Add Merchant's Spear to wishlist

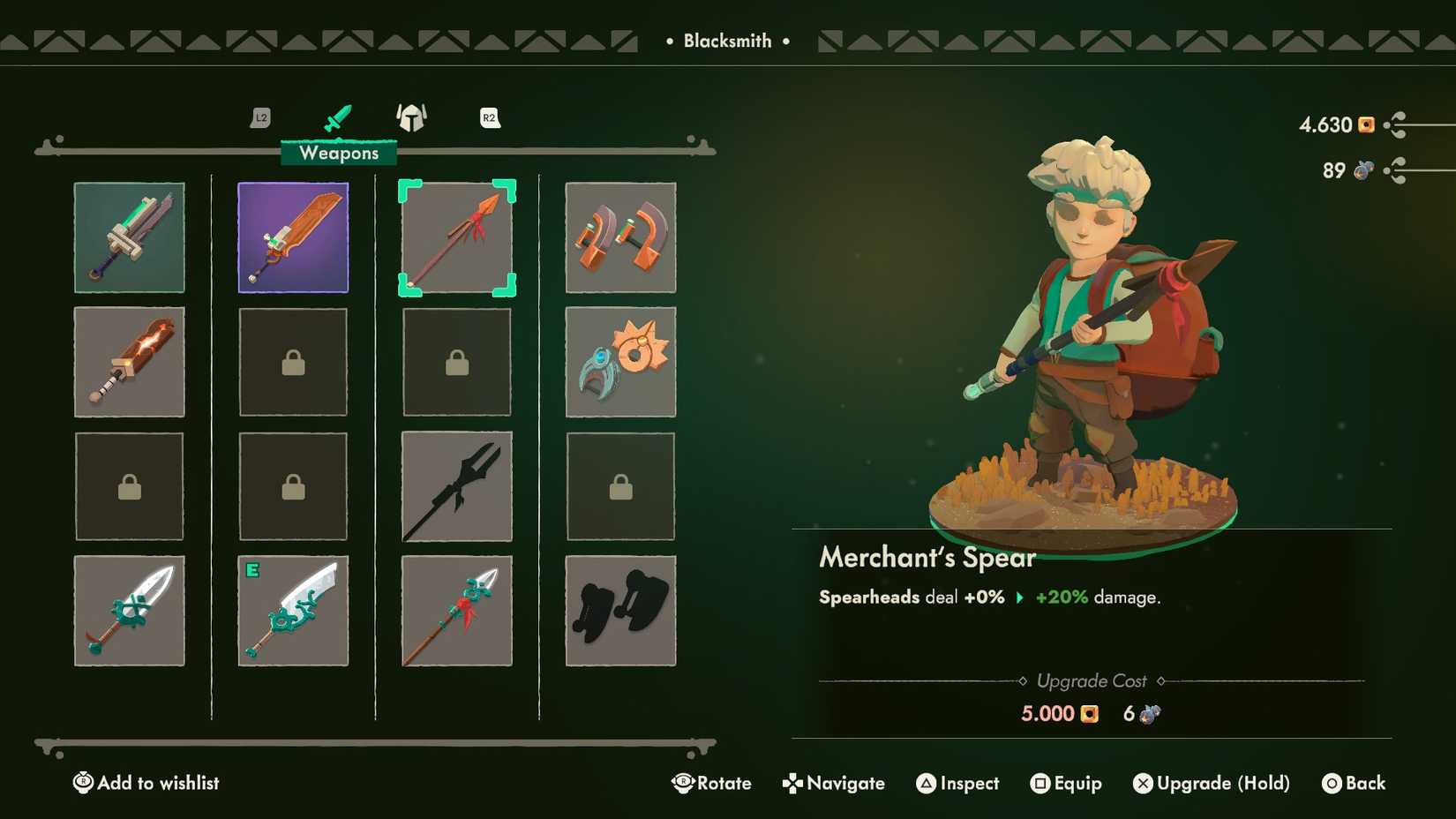pos(146,783)
